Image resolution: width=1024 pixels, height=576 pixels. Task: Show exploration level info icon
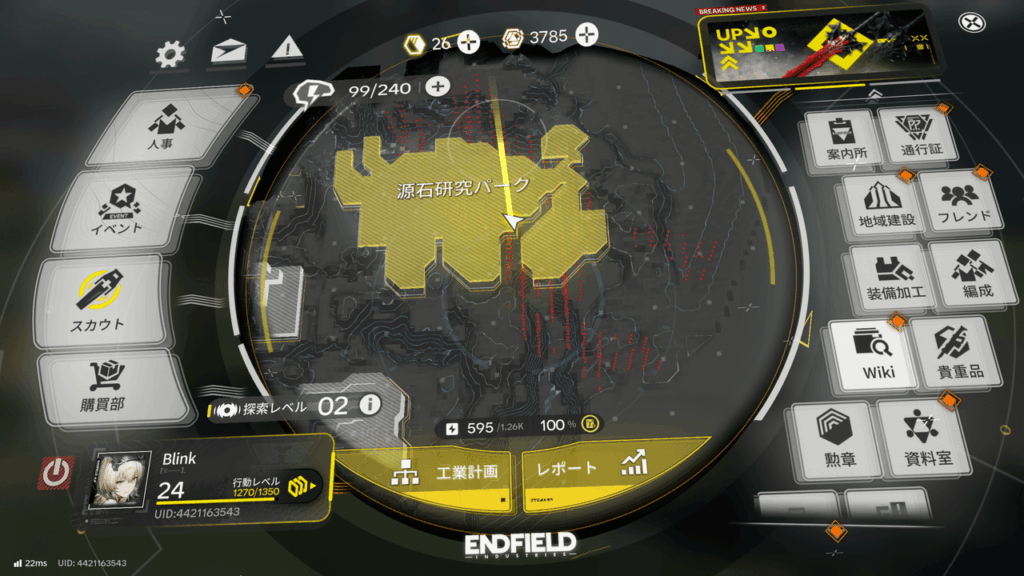tap(370, 405)
